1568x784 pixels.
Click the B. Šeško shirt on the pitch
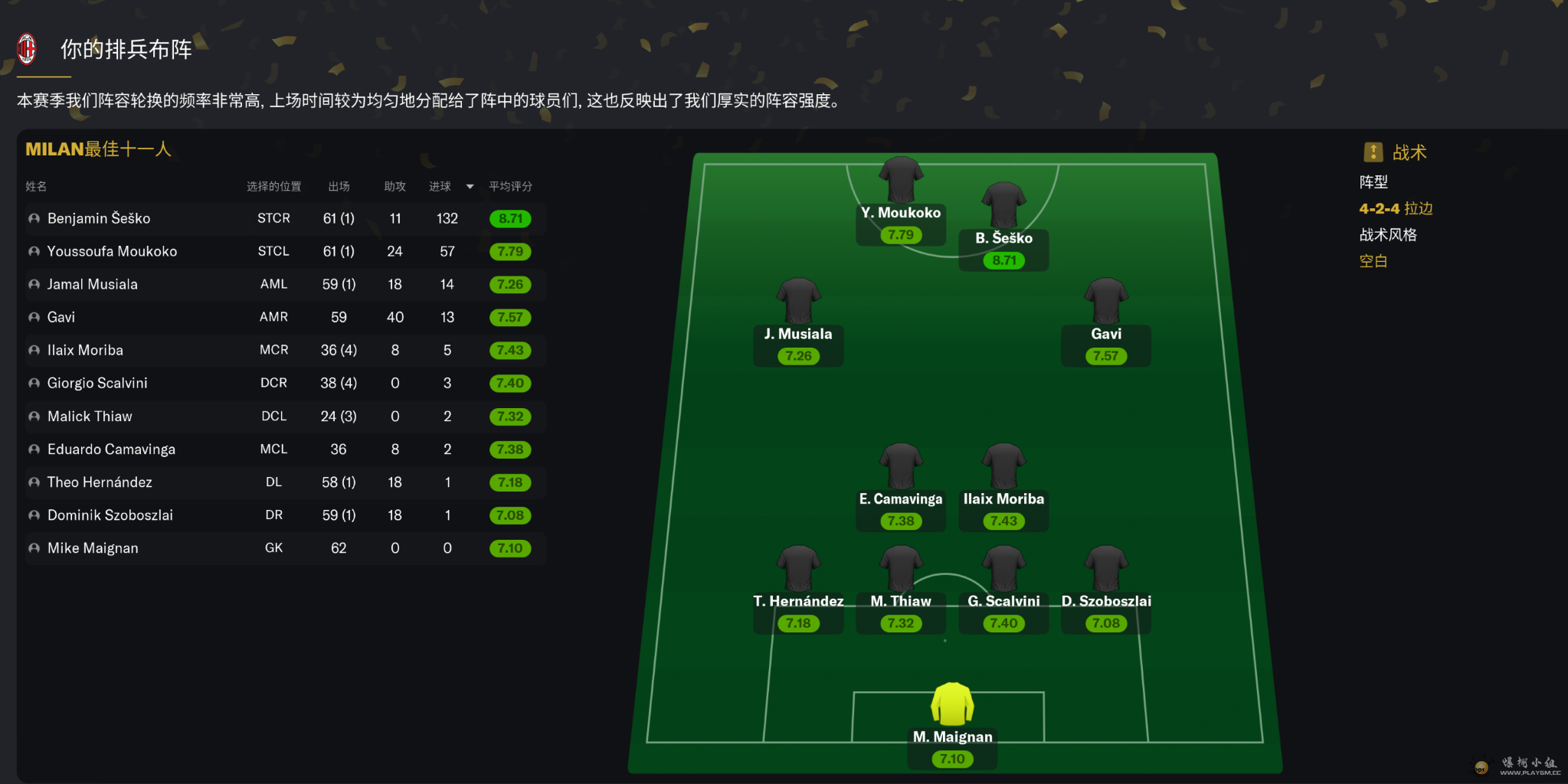click(1003, 205)
